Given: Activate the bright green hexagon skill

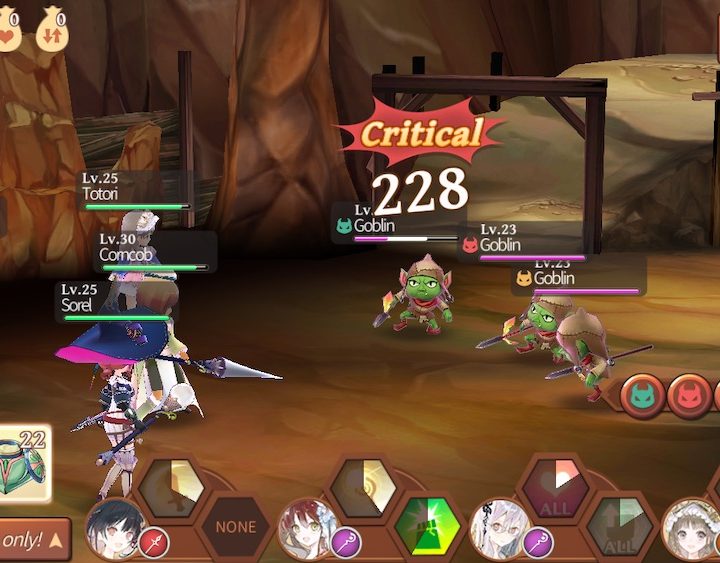Looking at the screenshot, I should 427,528.
